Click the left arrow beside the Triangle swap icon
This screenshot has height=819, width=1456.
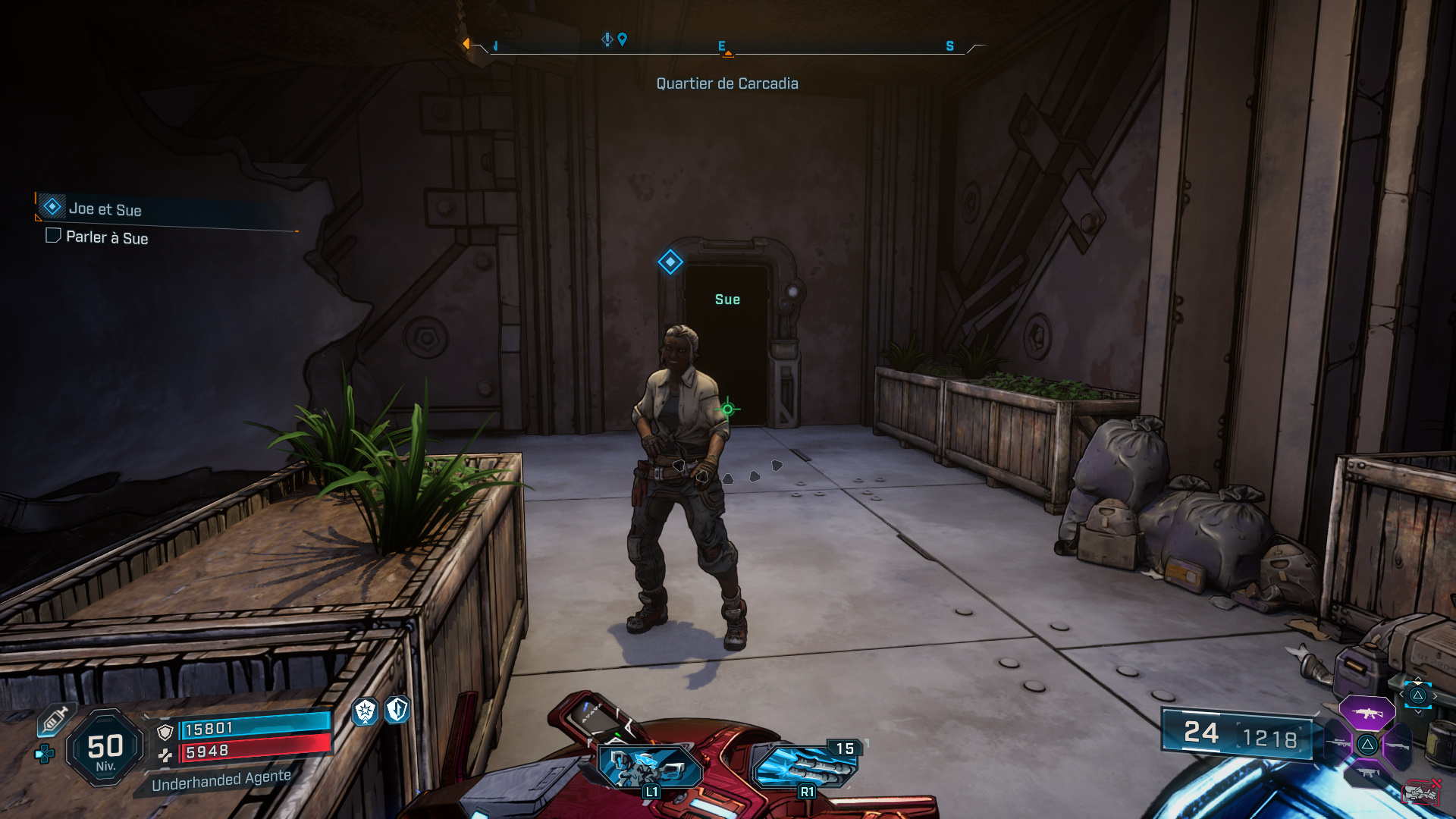(1401, 694)
